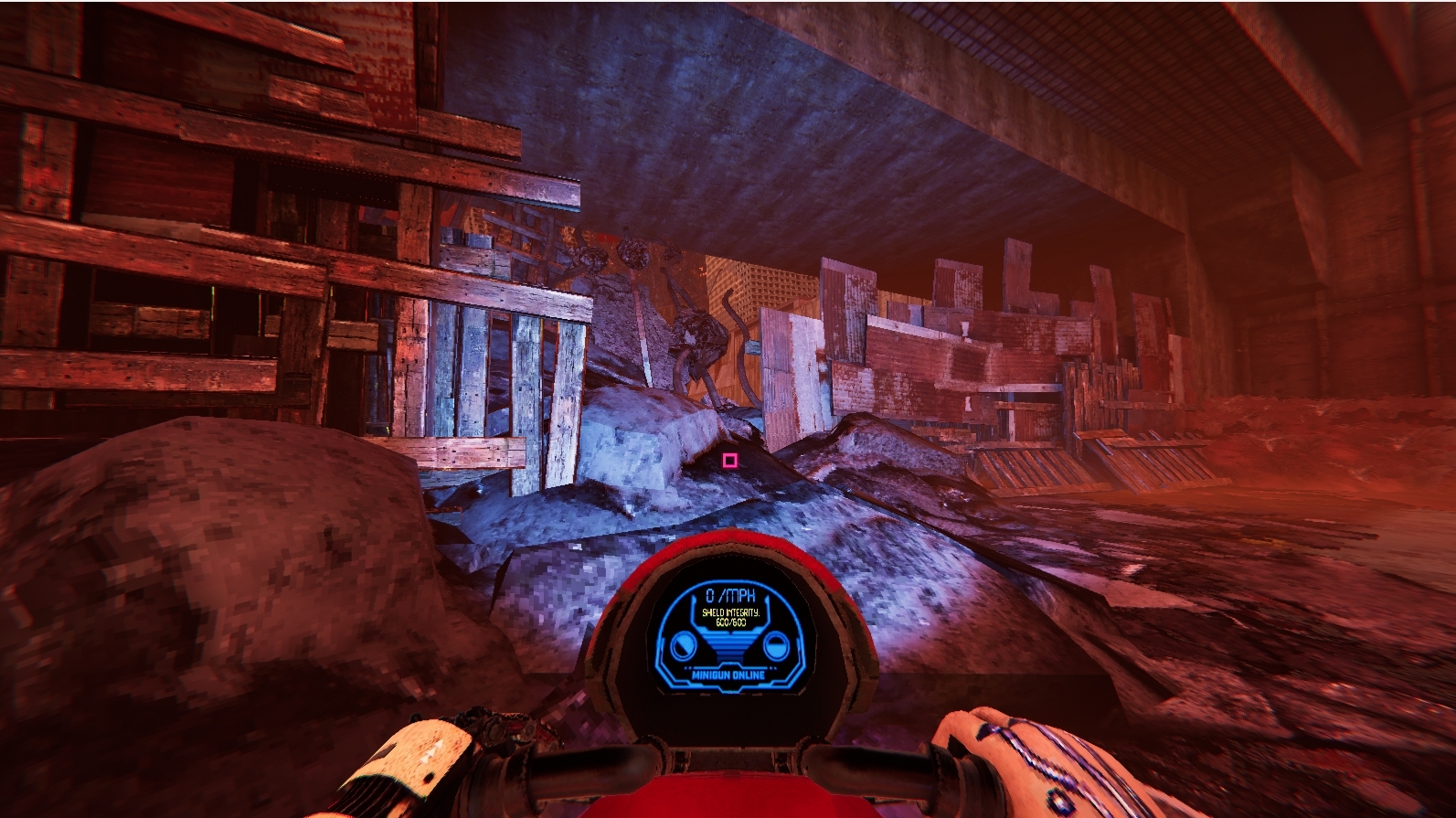1456x818 pixels.
Task: Expand the left arrows beside MINIGUN ONLINE
Action: pyautogui.click(x=687, y=668)
